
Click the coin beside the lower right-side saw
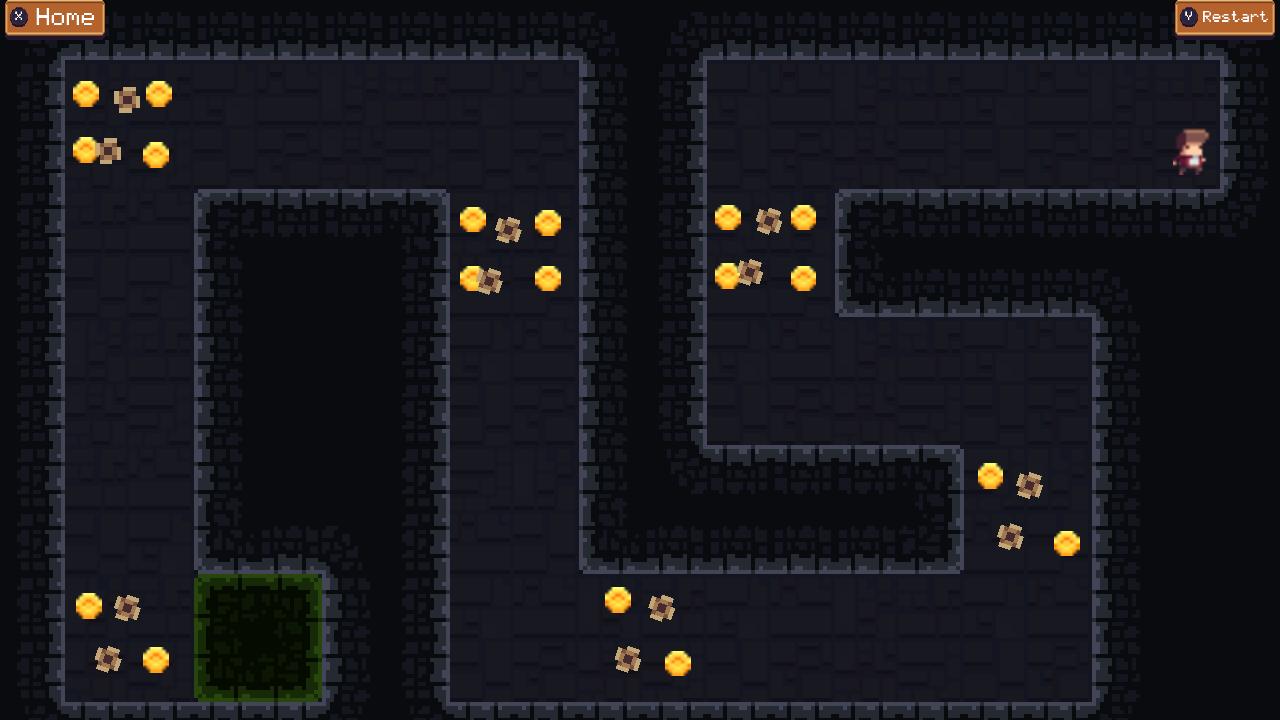coord(1068,542)
